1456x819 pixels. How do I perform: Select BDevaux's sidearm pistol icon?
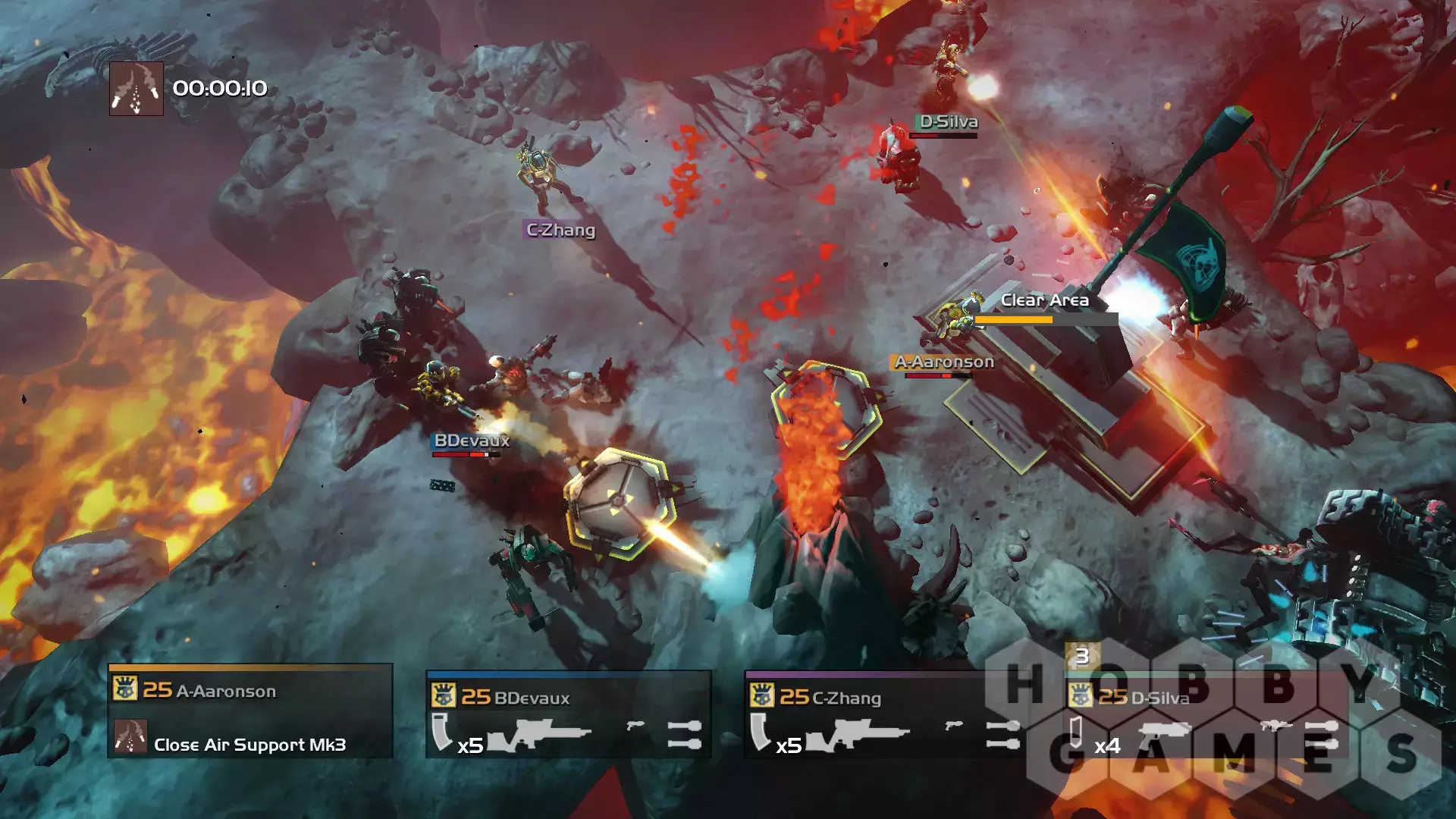pos(635,726)
